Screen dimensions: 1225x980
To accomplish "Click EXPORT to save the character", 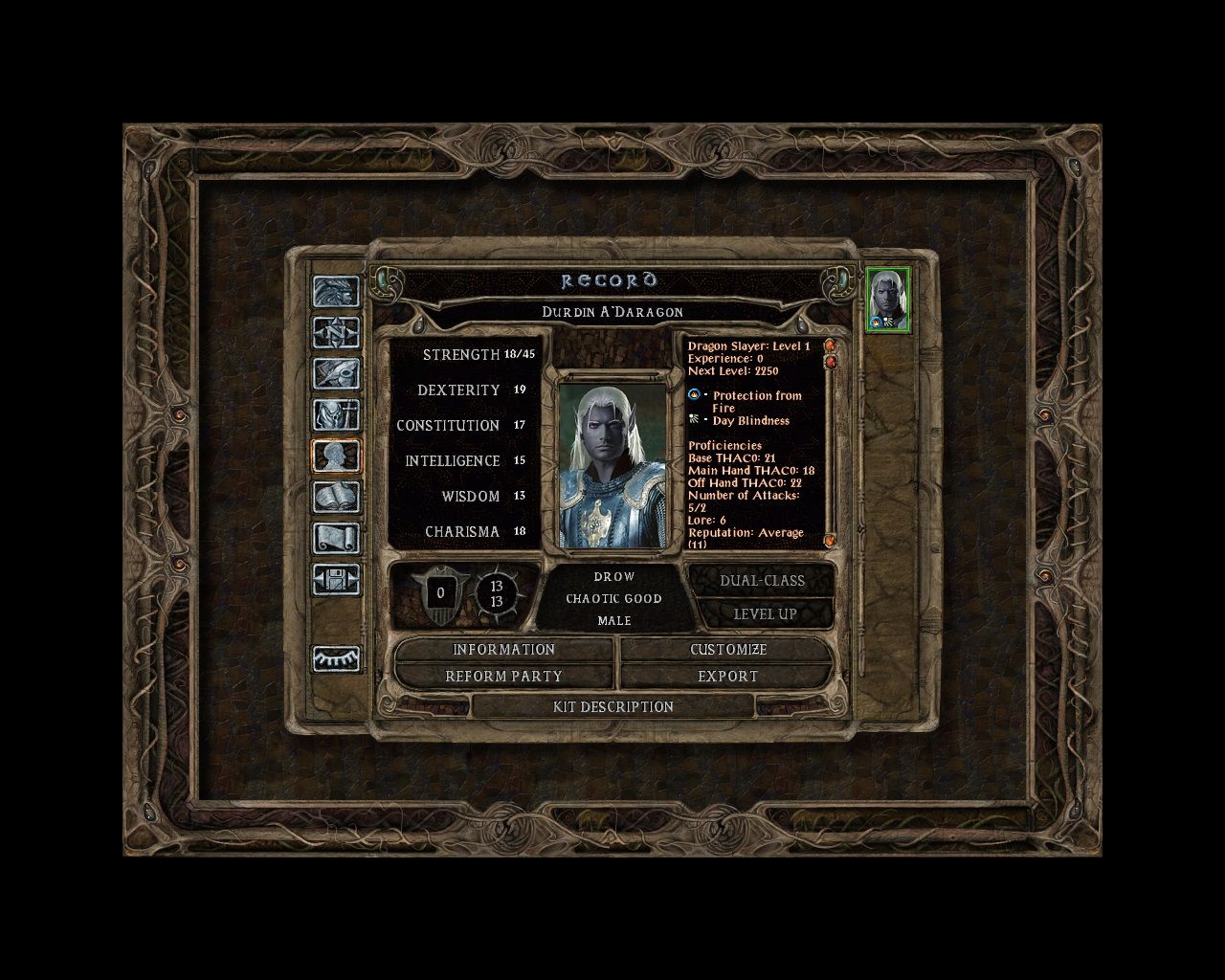I will [x=727, y=676].
